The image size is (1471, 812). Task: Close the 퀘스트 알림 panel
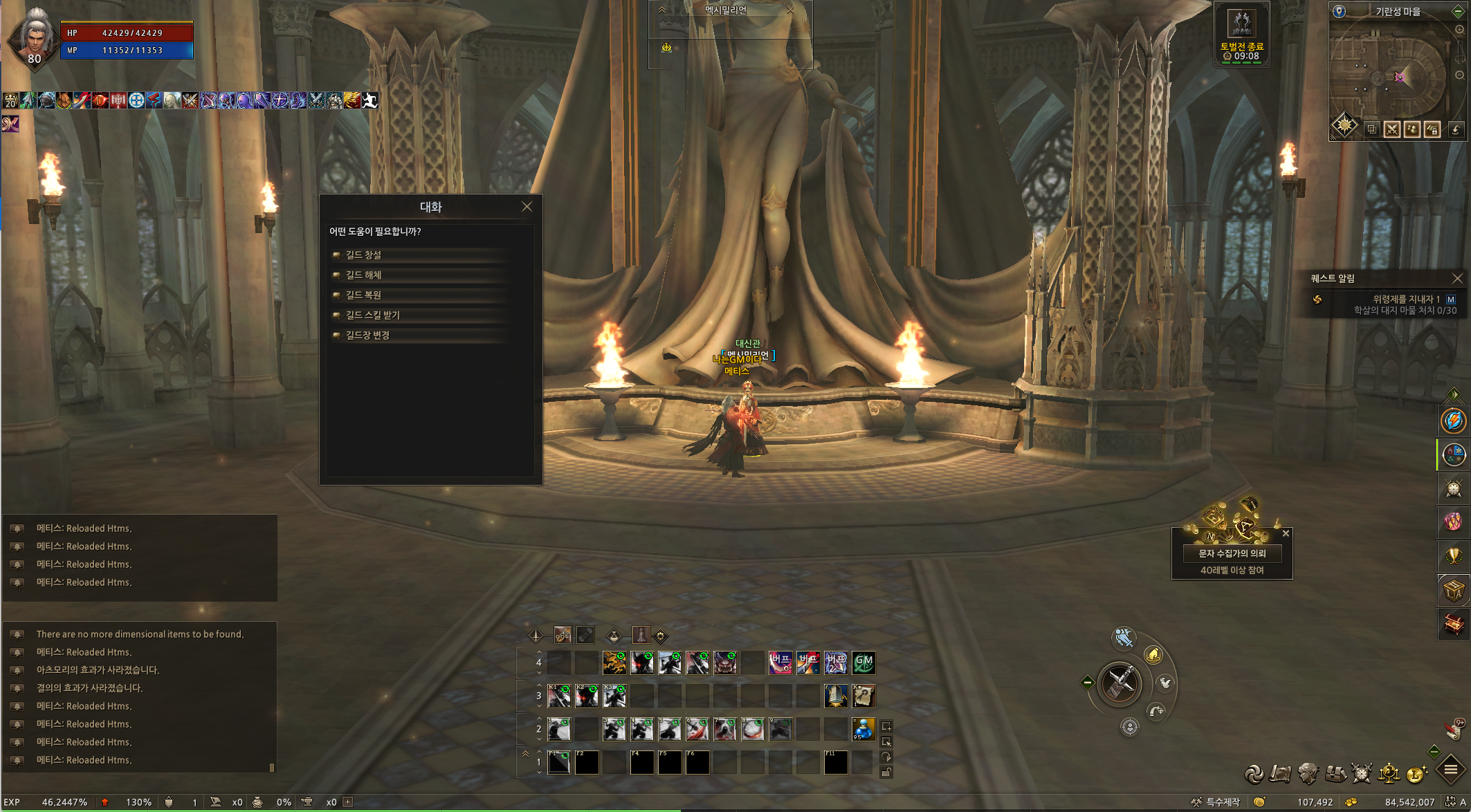pyautogui.click(x=1457, y=279)
